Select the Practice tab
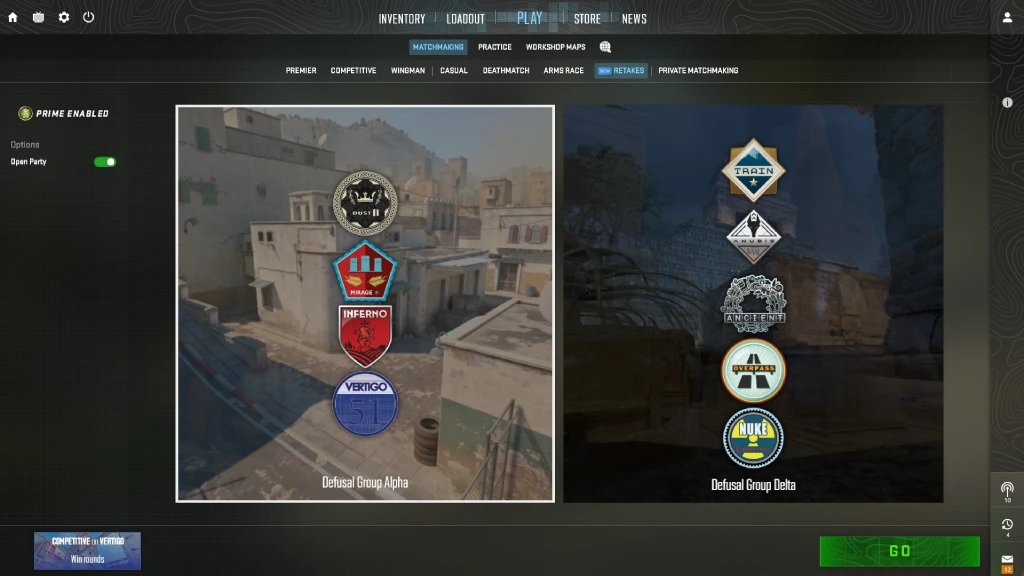 pos(494,47)
